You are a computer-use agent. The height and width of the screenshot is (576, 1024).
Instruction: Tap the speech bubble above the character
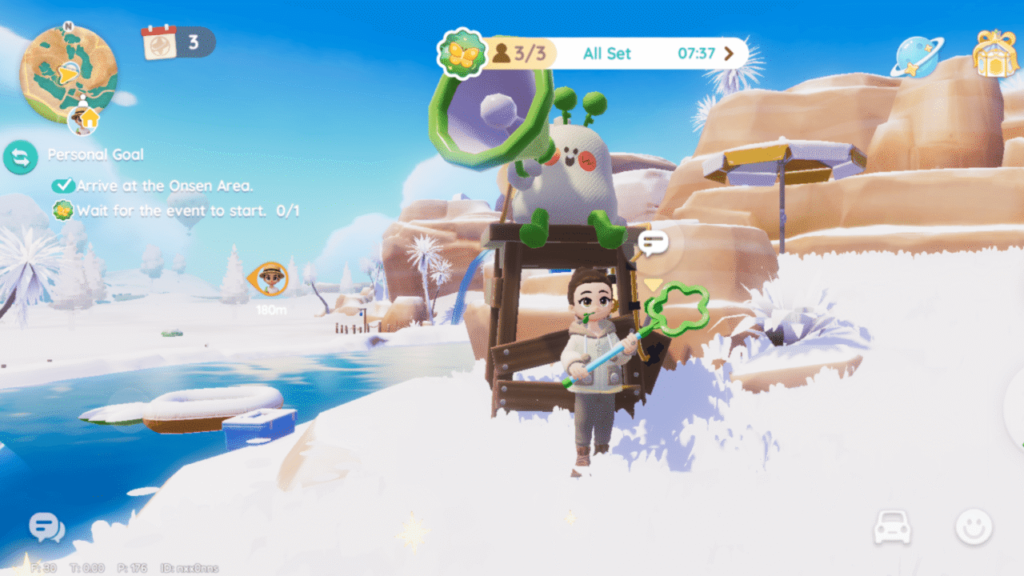click(653, 242)
